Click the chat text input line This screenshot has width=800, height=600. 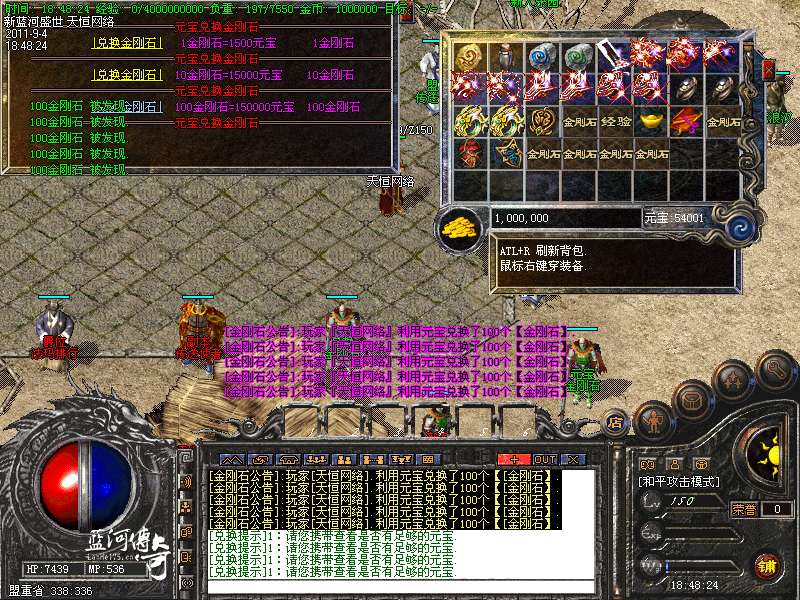coord(400,588)
